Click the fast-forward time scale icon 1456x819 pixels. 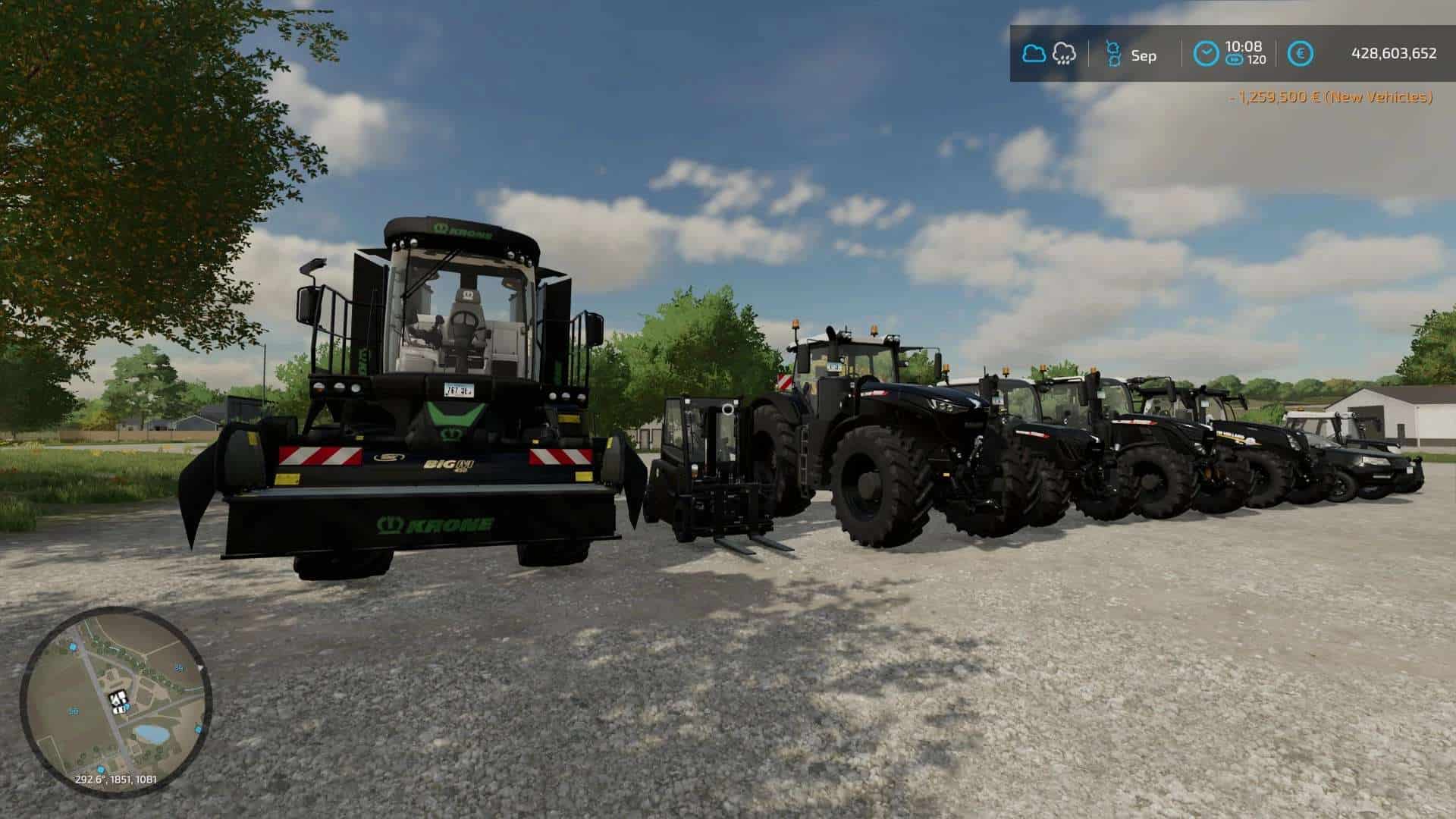click(x=1235, y=59)
